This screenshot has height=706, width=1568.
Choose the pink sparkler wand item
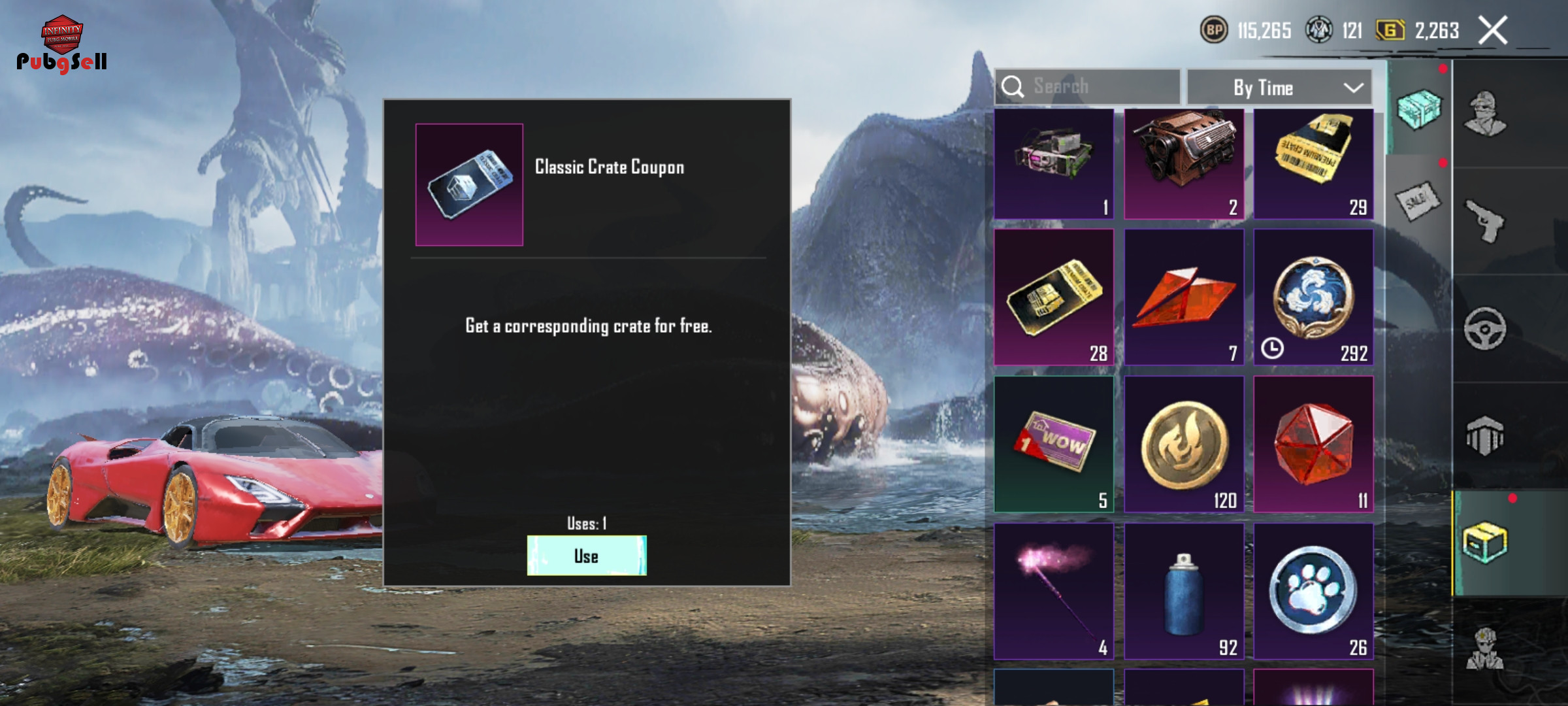pyautogui.click(x=1054, y=592)
